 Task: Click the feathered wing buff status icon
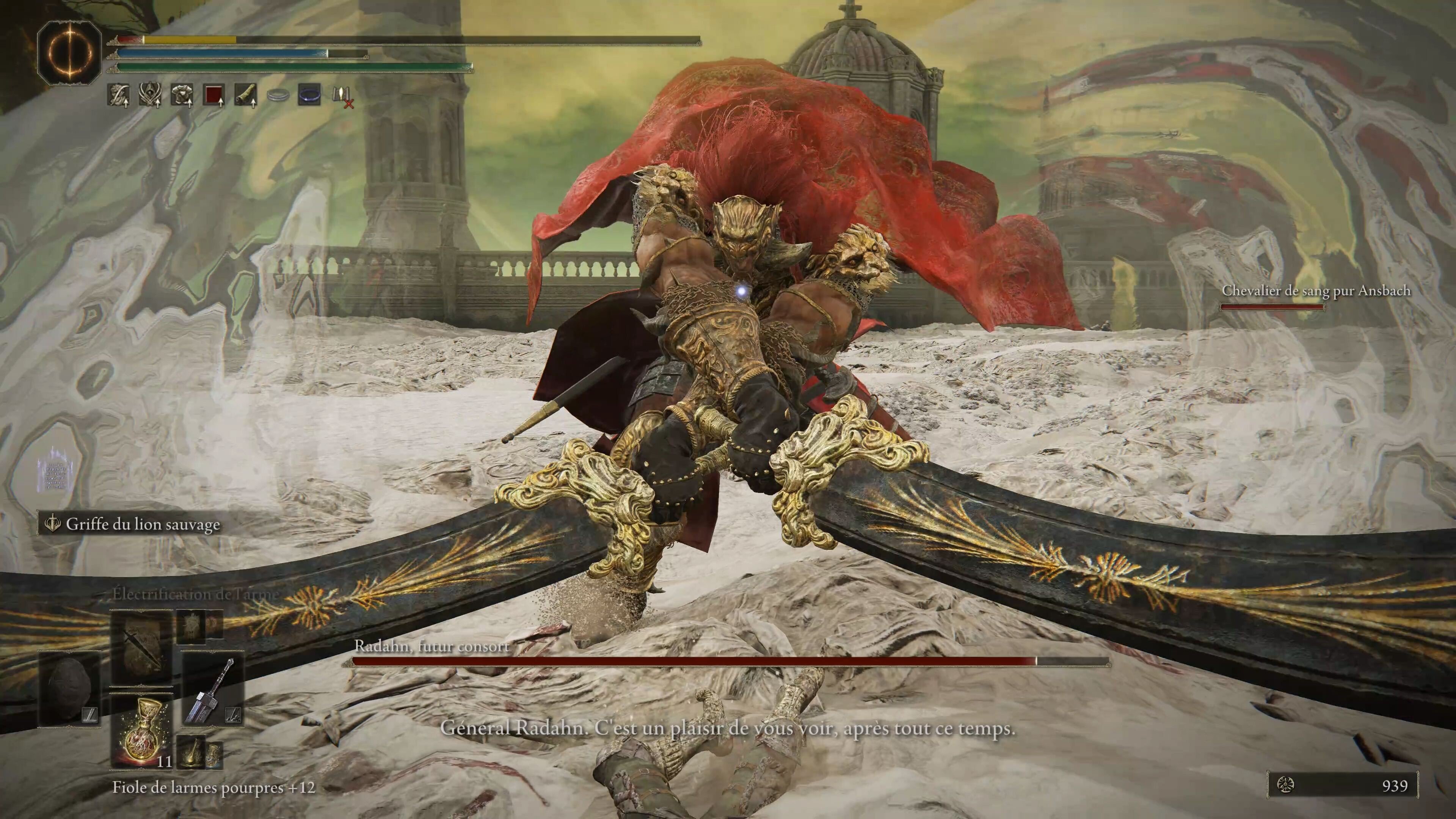click(118, 95)
